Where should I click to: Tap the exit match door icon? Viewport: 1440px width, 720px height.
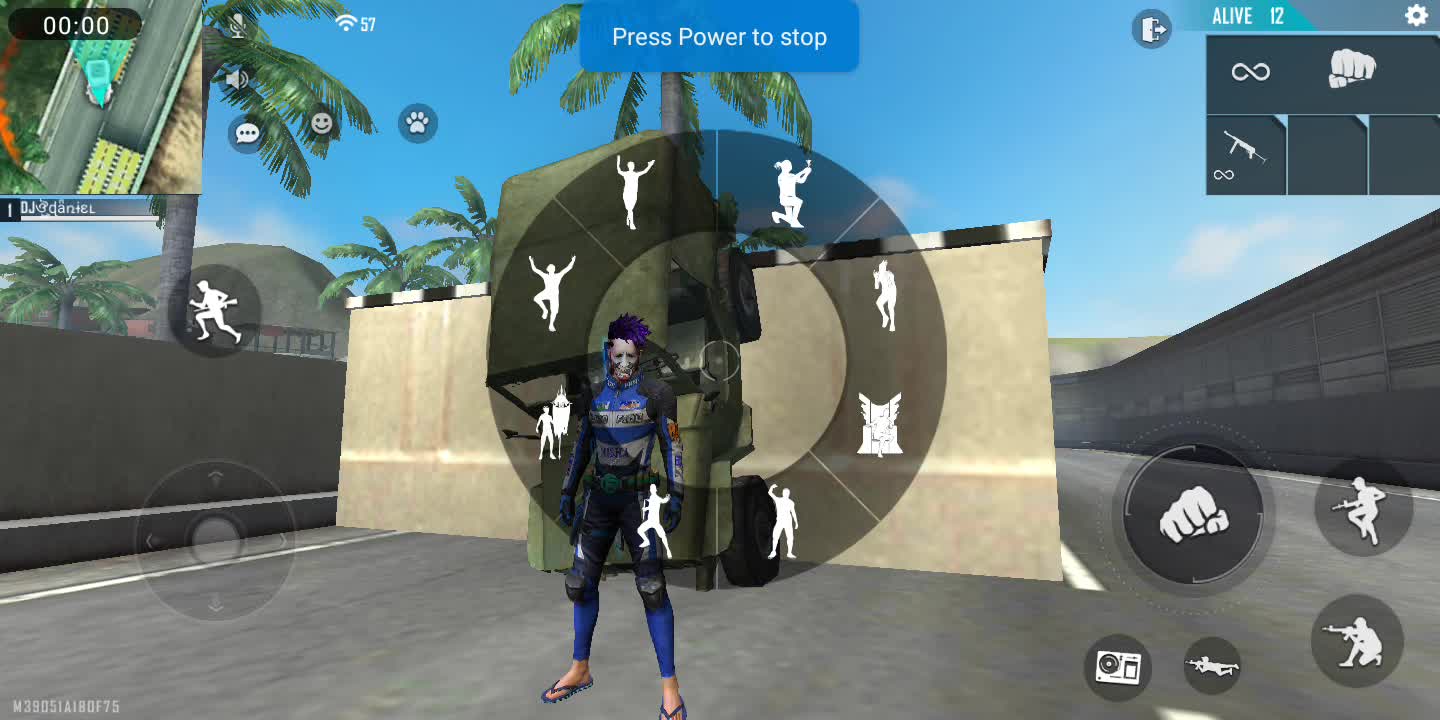[1151, 29]
